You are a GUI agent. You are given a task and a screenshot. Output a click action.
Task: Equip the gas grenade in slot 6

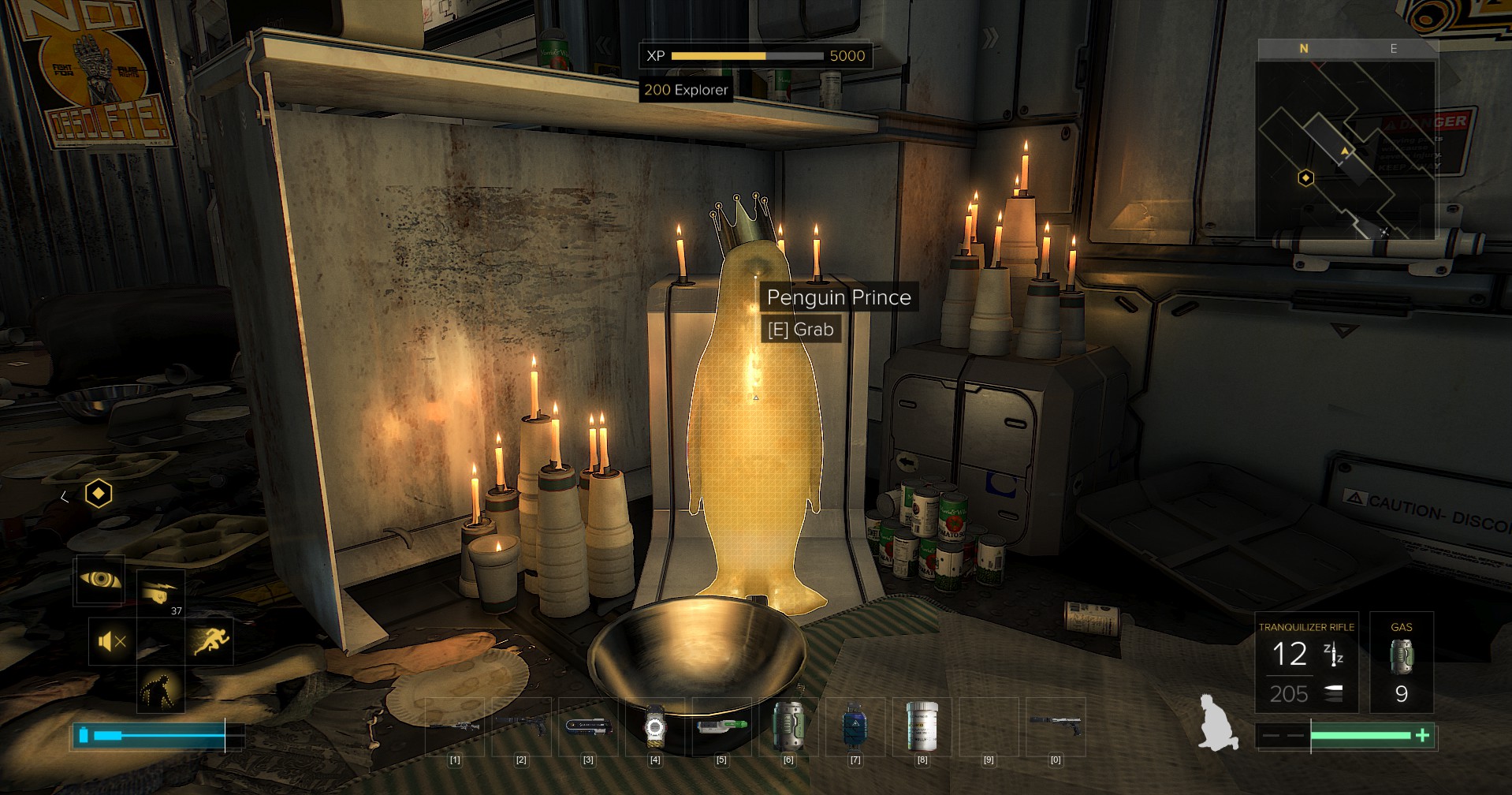788,726
